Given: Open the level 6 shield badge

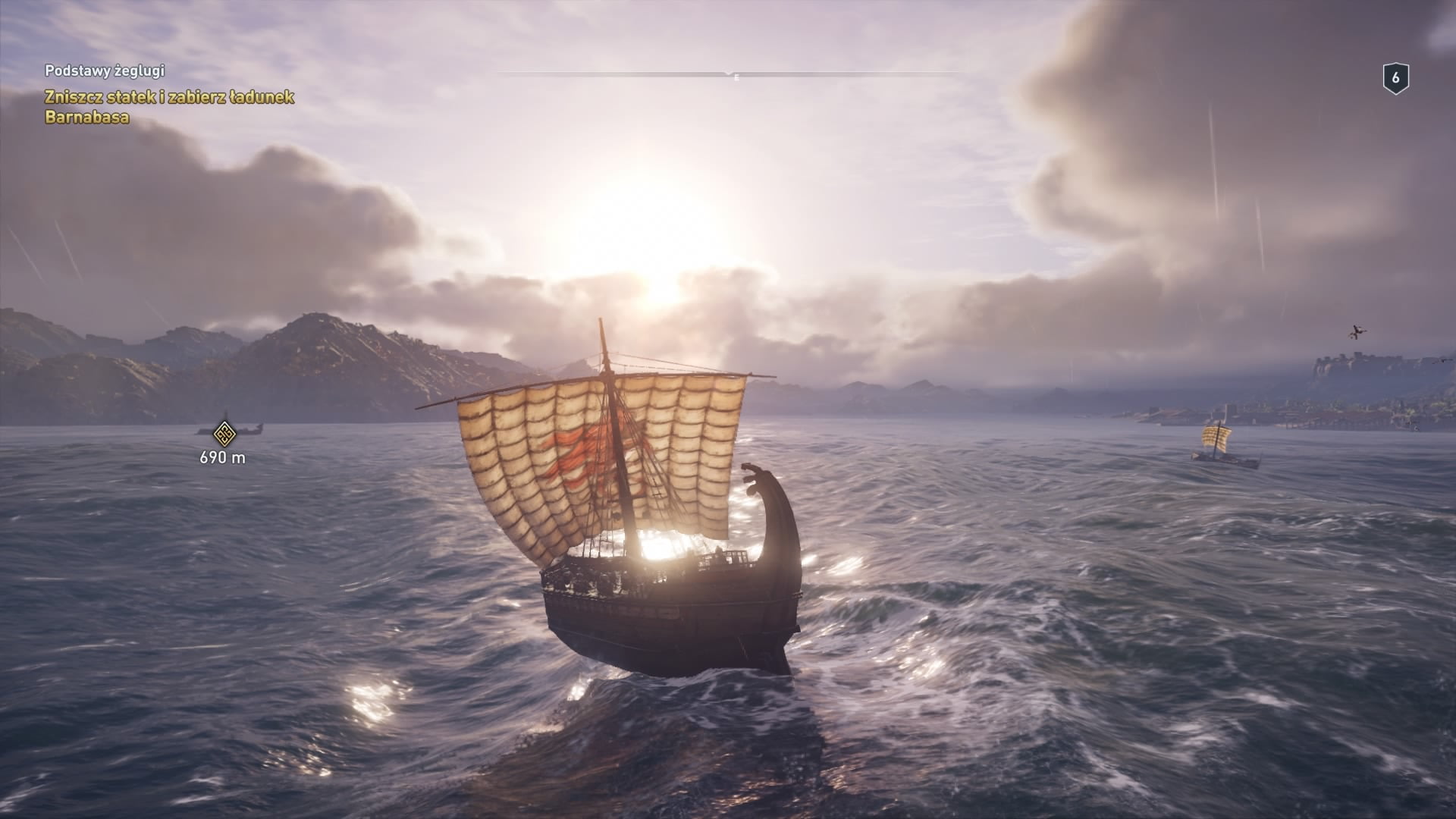Looking at the screenshot, I should coord(1395,79).
